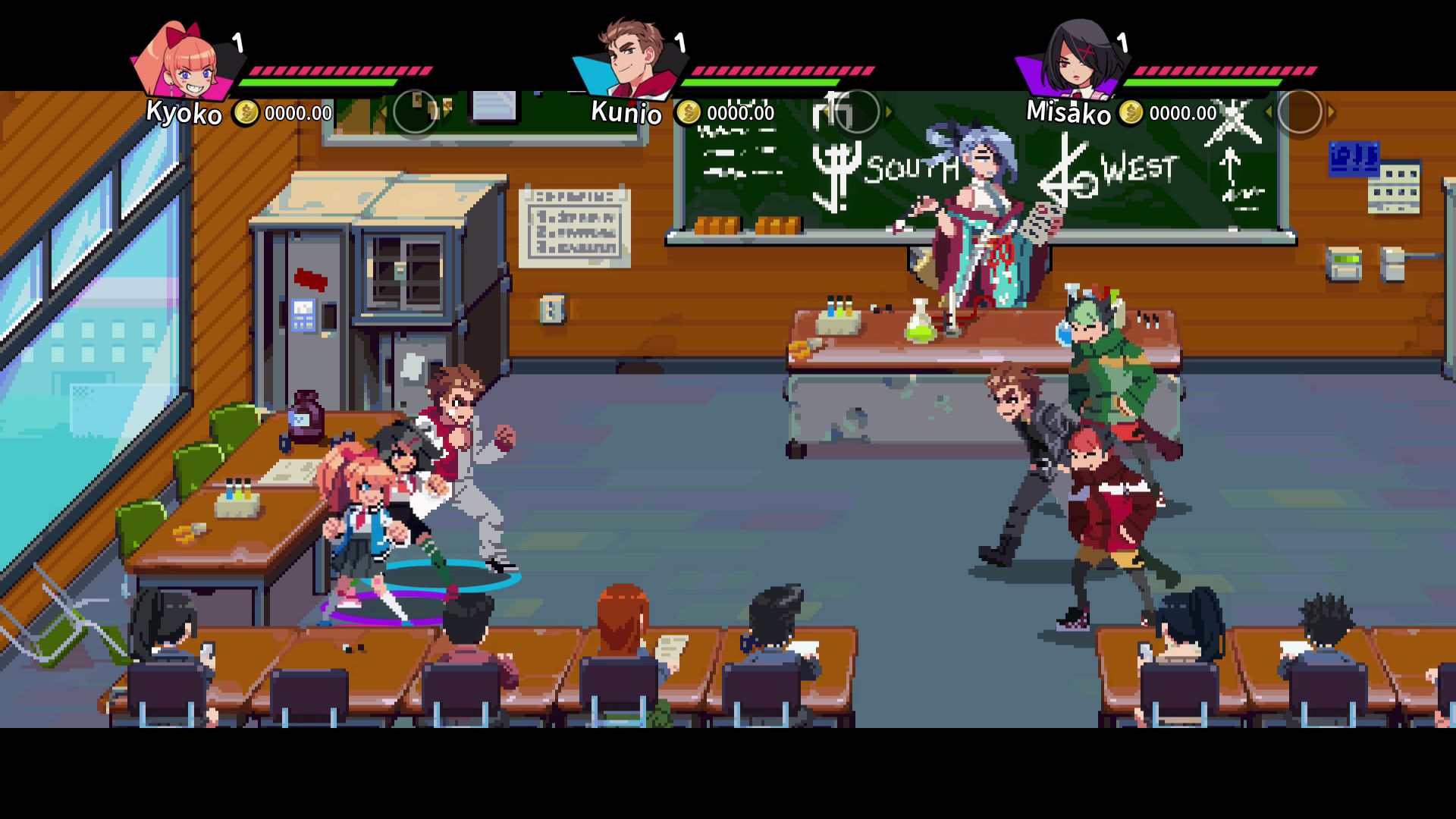Cycle Kunio's item slot with right arrow
Screen dimensions: 1456x819
[889, 112]
